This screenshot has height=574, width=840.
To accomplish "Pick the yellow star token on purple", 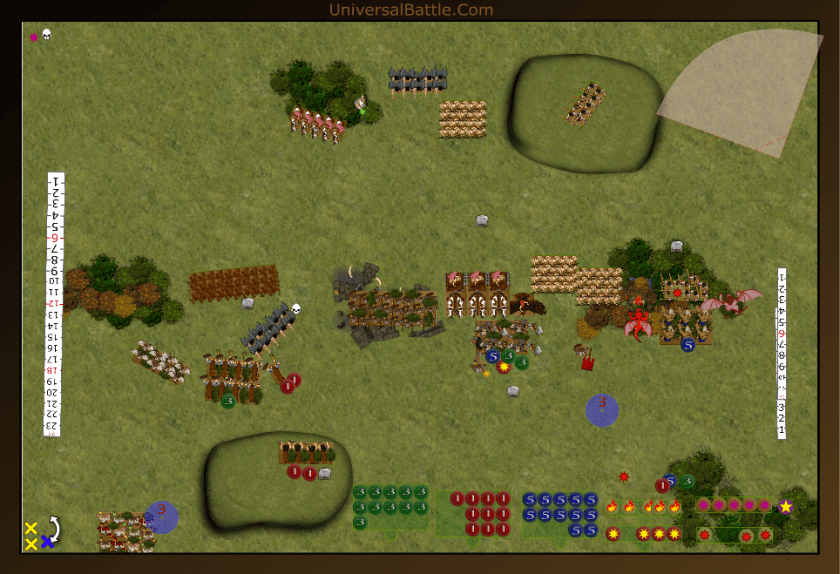I will coord(786,507).
